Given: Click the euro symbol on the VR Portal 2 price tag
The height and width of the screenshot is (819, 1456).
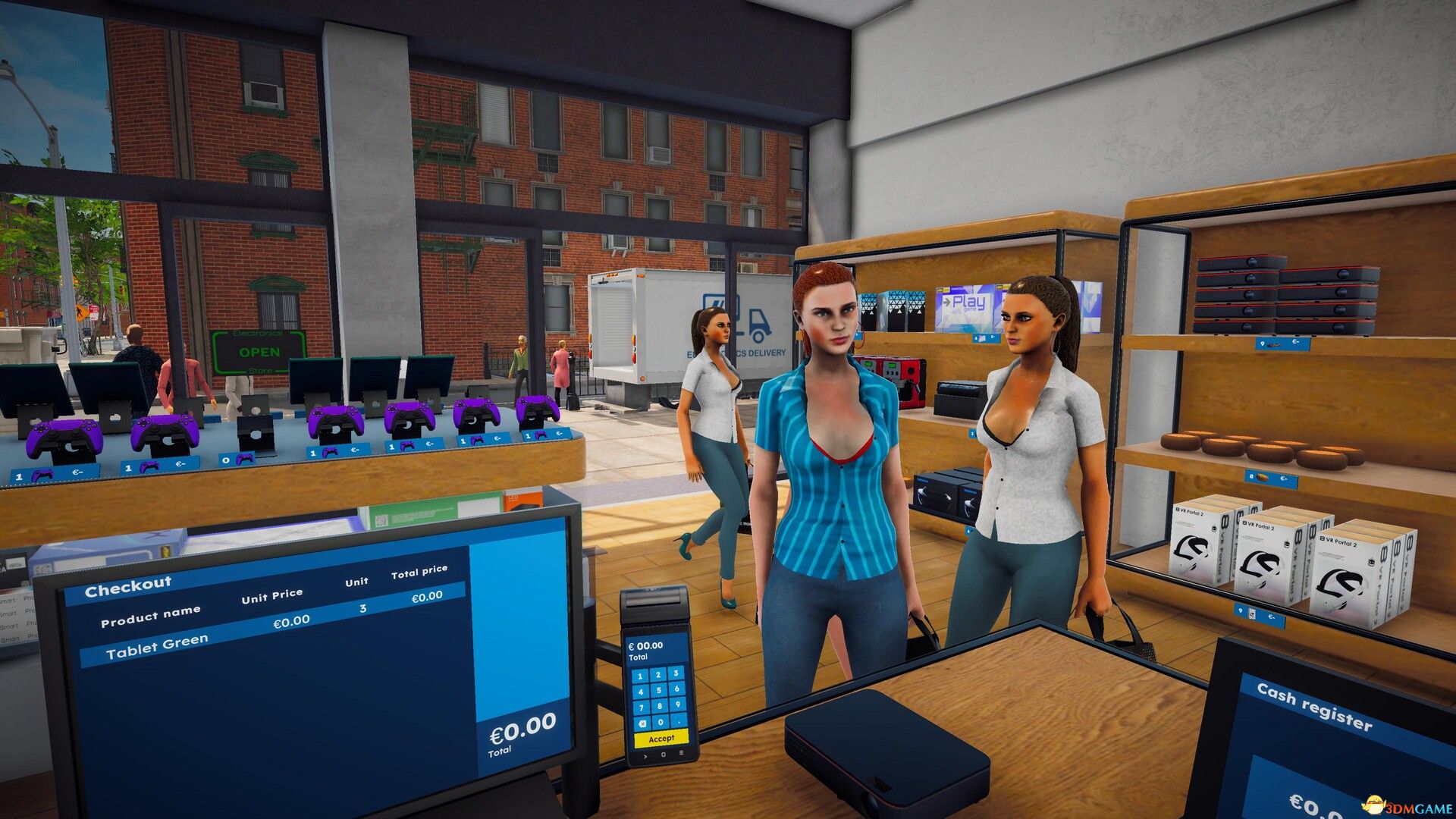Looking at the screenshot, I should click(1270, 617).
